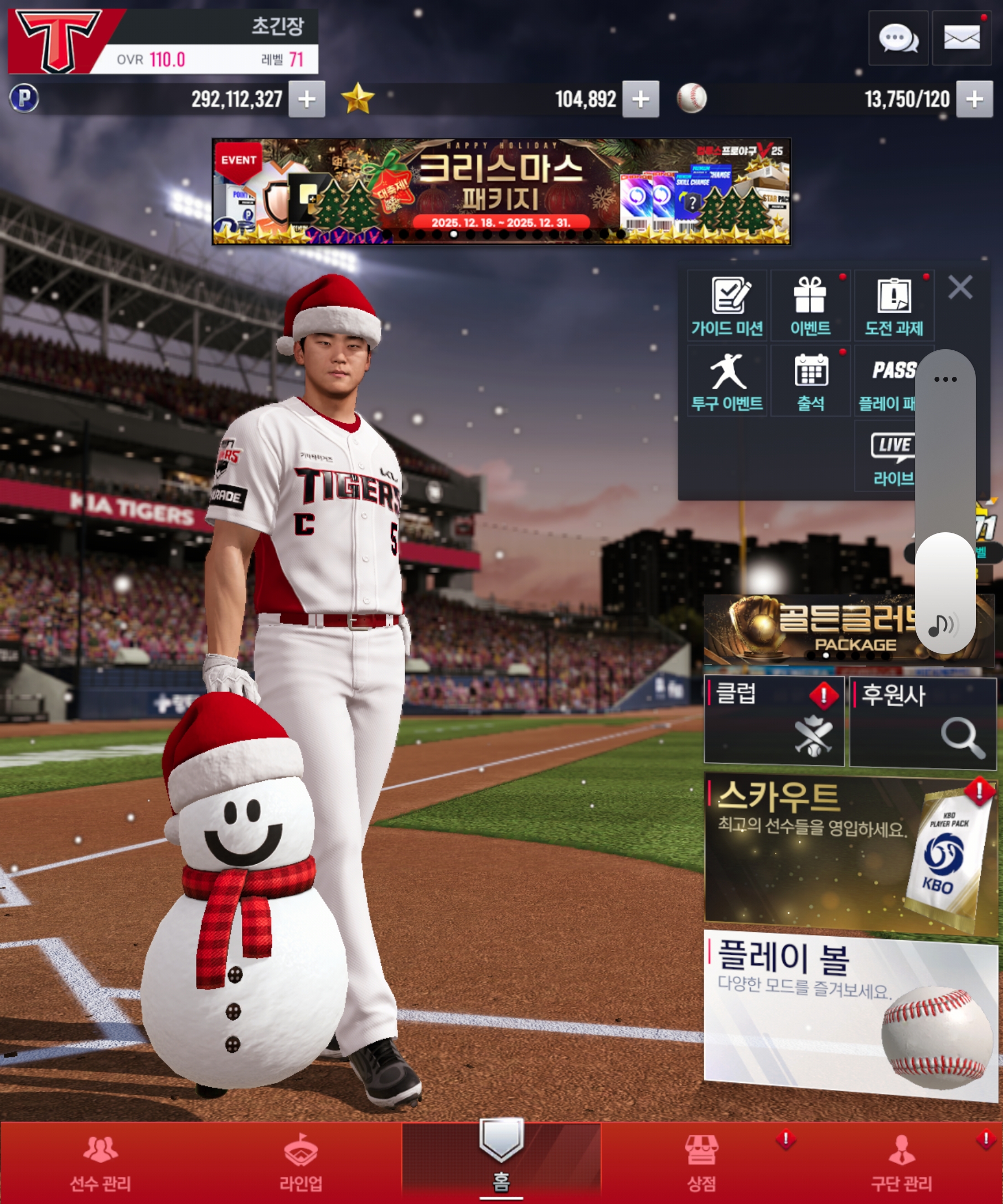Open 투구 이벤트 pitching event
The height and width of the screenshot is (1204, 1003).
click(727, 381)
